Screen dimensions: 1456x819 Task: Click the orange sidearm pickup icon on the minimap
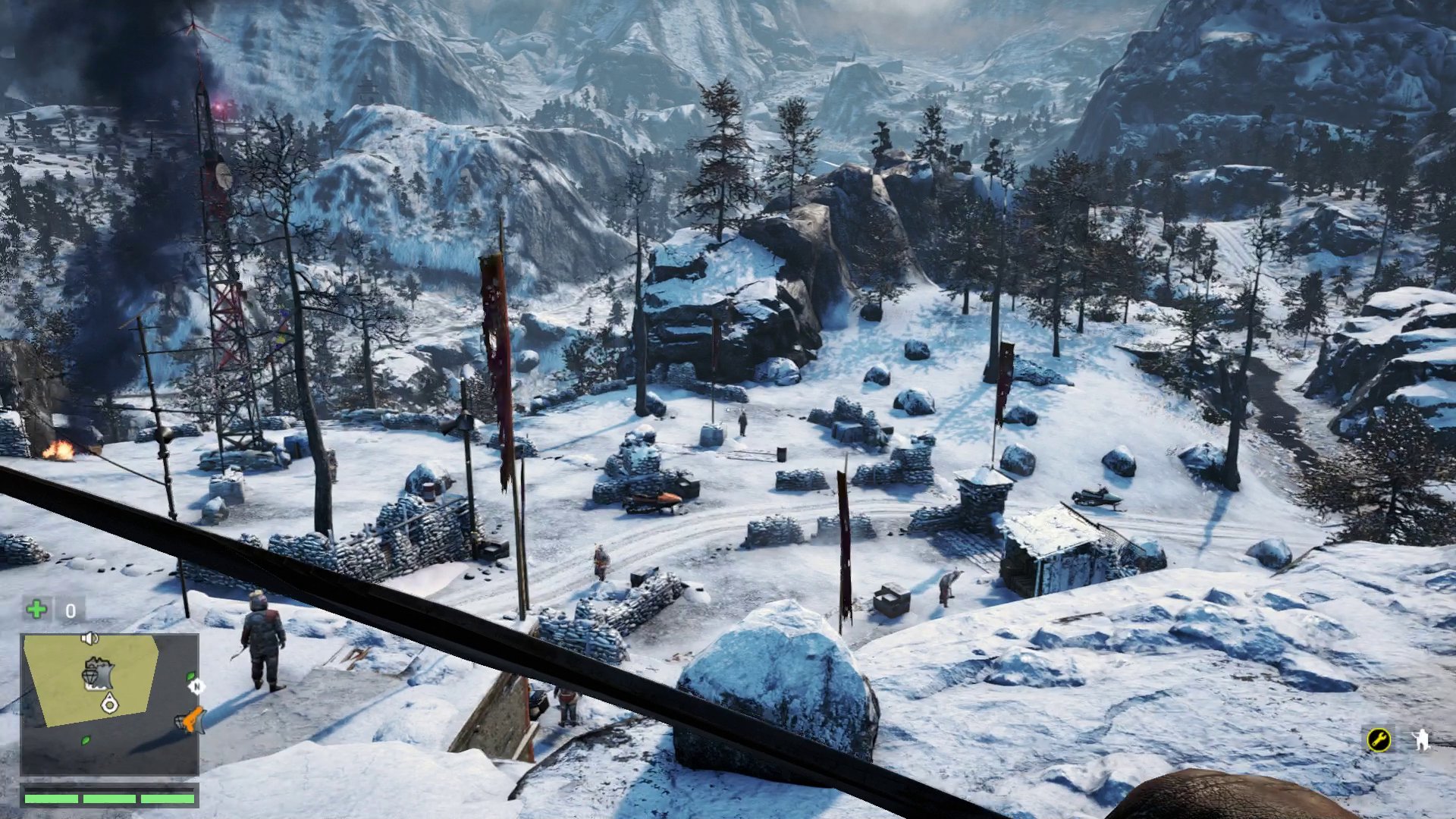(x=192, y=720)
